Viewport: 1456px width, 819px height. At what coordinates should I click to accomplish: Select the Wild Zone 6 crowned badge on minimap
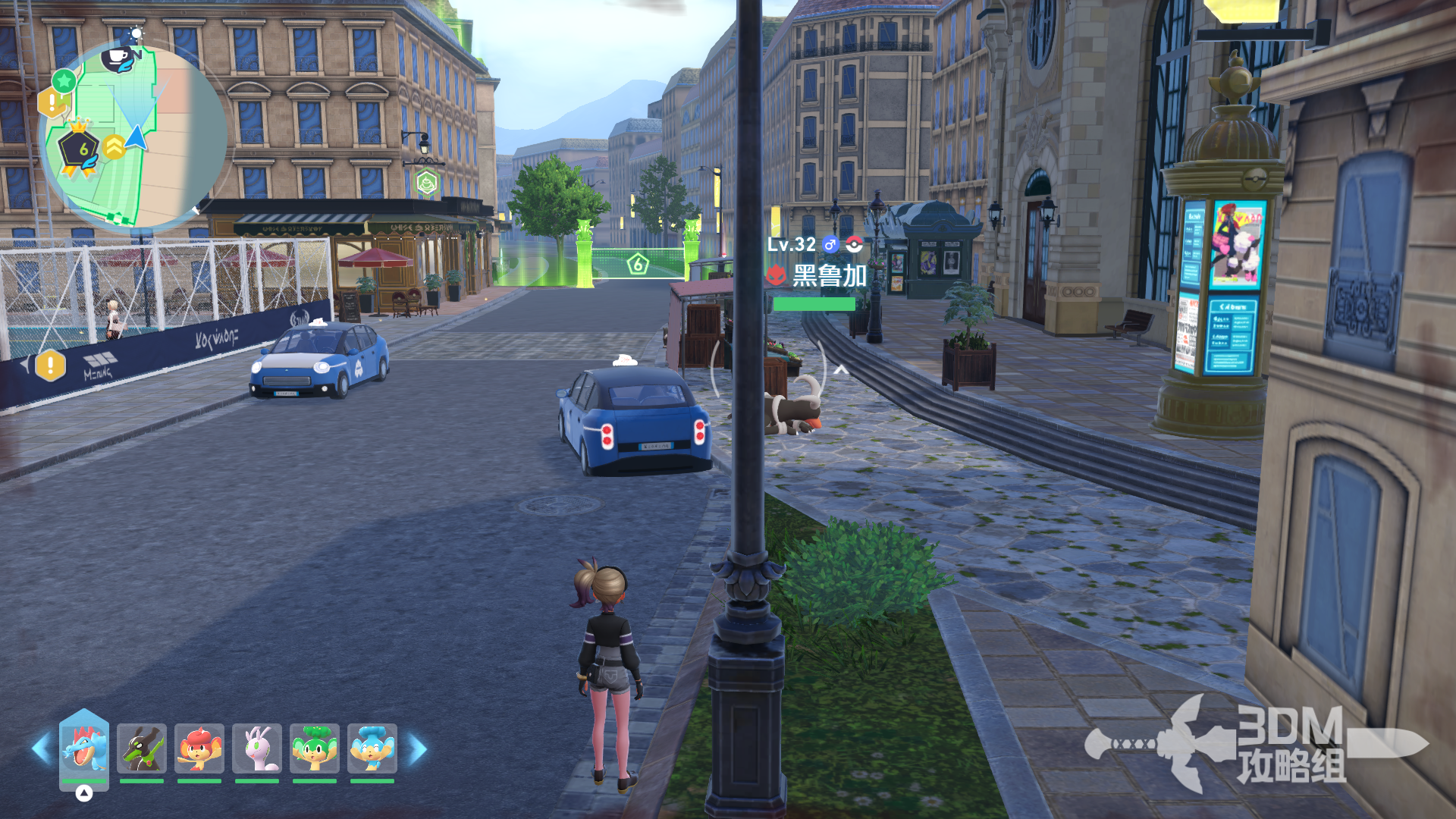pyautogui.click(x=80, y=149)
